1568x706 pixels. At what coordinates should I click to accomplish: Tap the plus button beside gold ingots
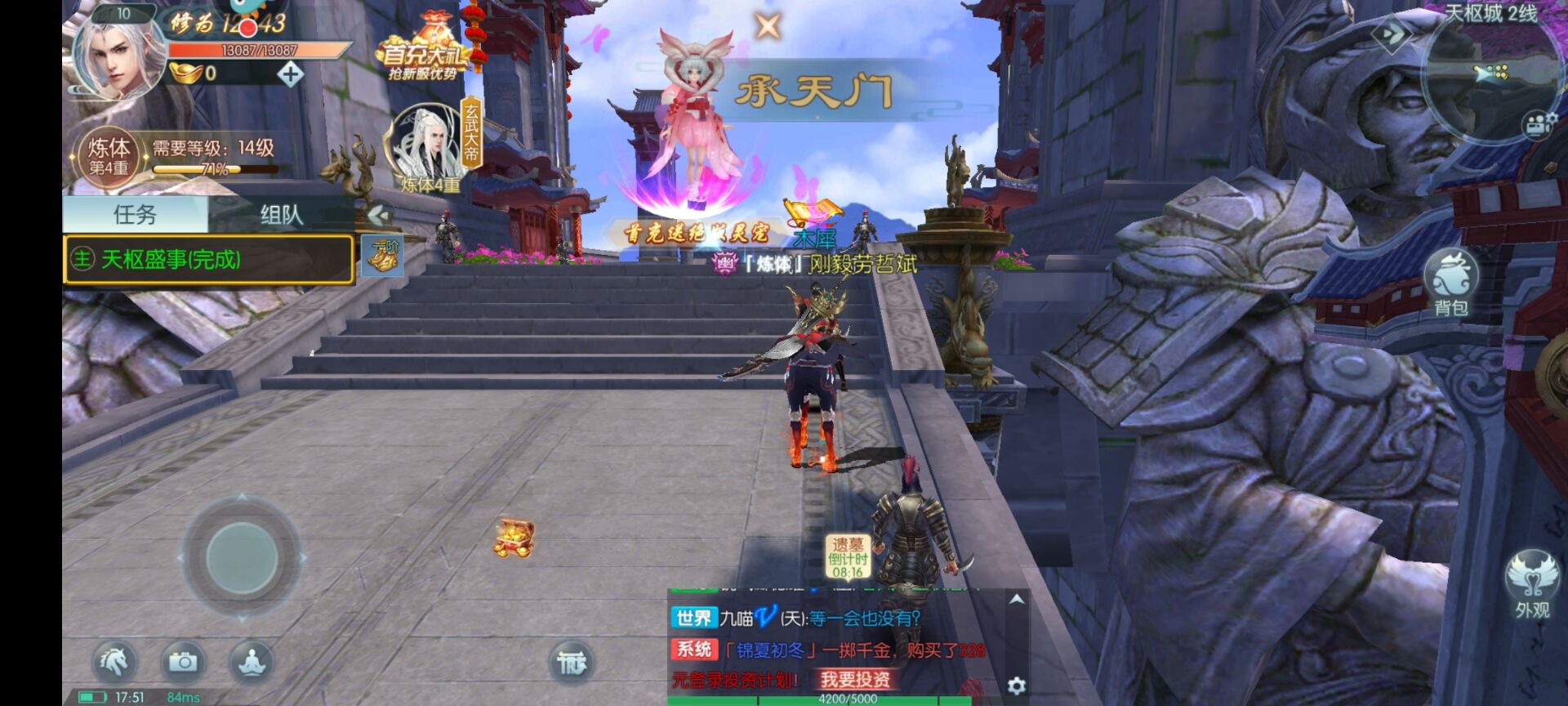click(x=290, y=74)
